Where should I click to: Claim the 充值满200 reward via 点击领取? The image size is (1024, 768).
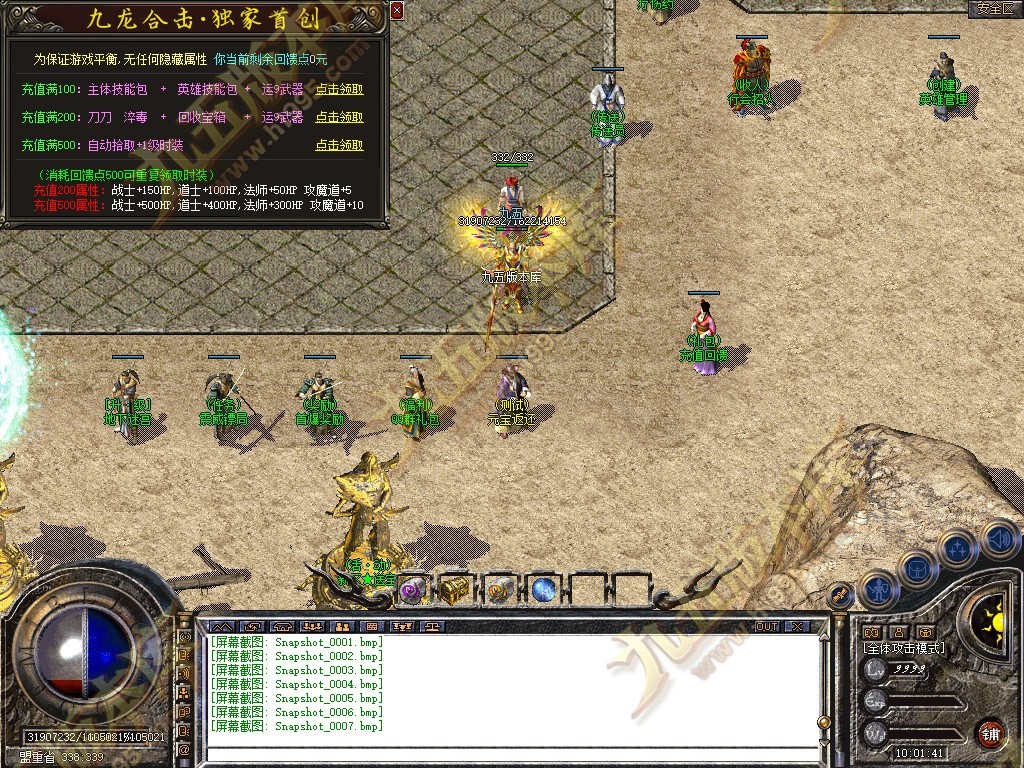coord(339,117)
